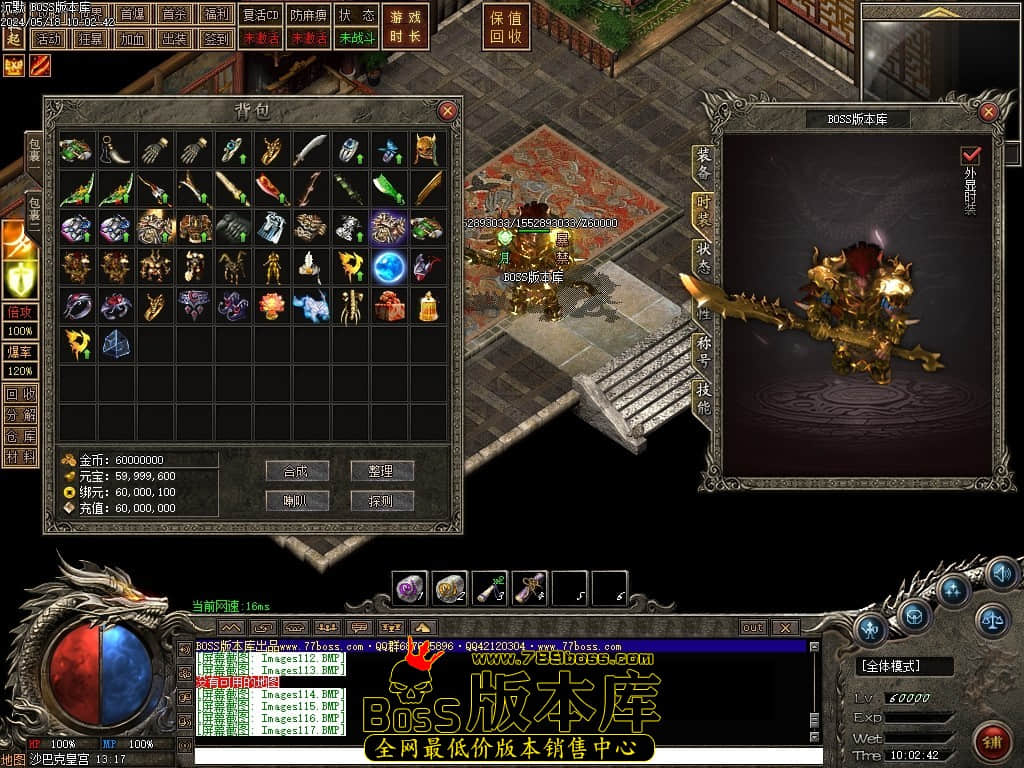Viewport: 1024px width, 768px height.
Task: Sort the bag with 整理
Action: (382, 471)
